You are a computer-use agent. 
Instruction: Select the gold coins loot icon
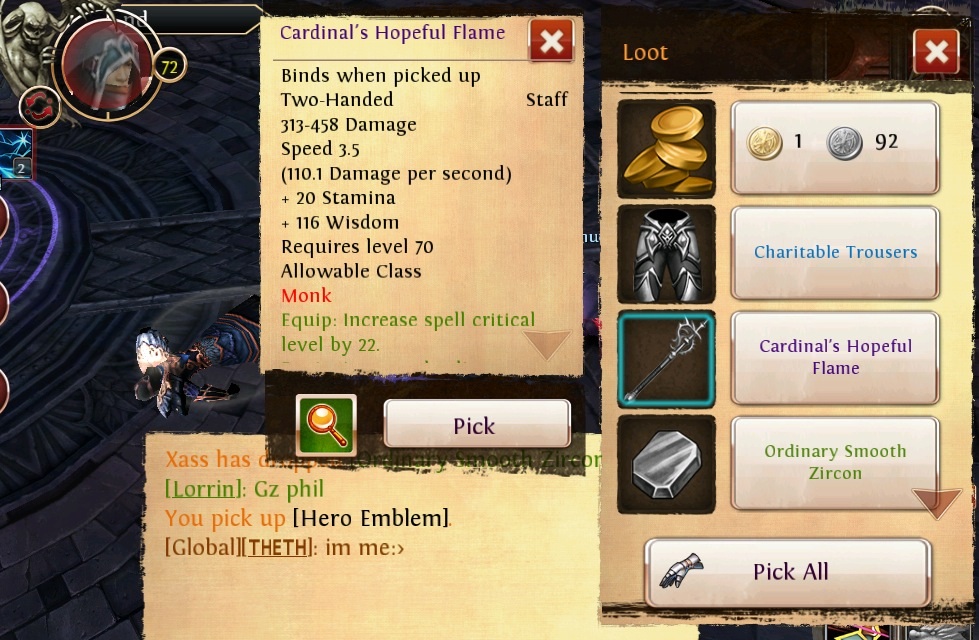click(666, 147)
